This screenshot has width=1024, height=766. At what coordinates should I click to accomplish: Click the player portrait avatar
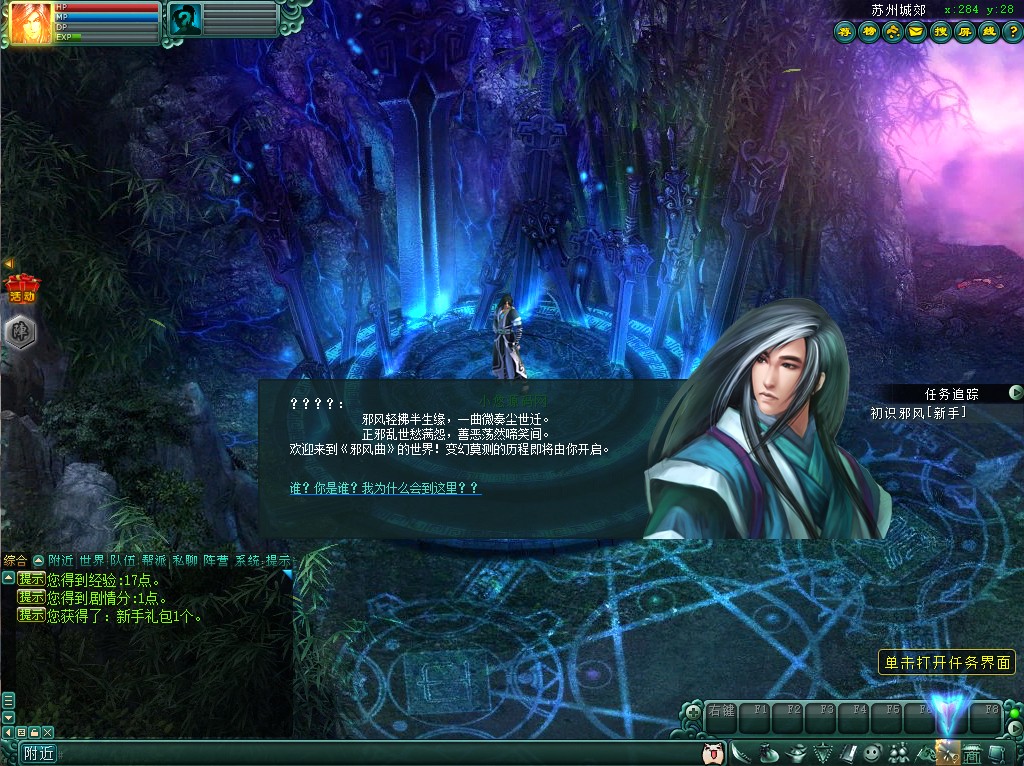coord(31,23)
